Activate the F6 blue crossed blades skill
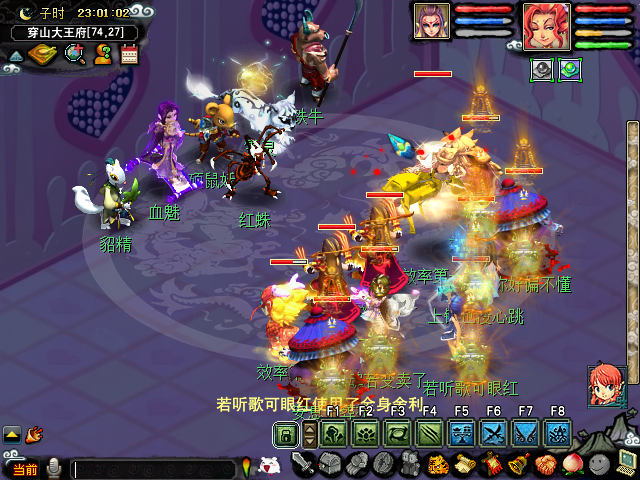Image resolution: width=640 pixels, height=480 pixels. click(x=493, y=433)
